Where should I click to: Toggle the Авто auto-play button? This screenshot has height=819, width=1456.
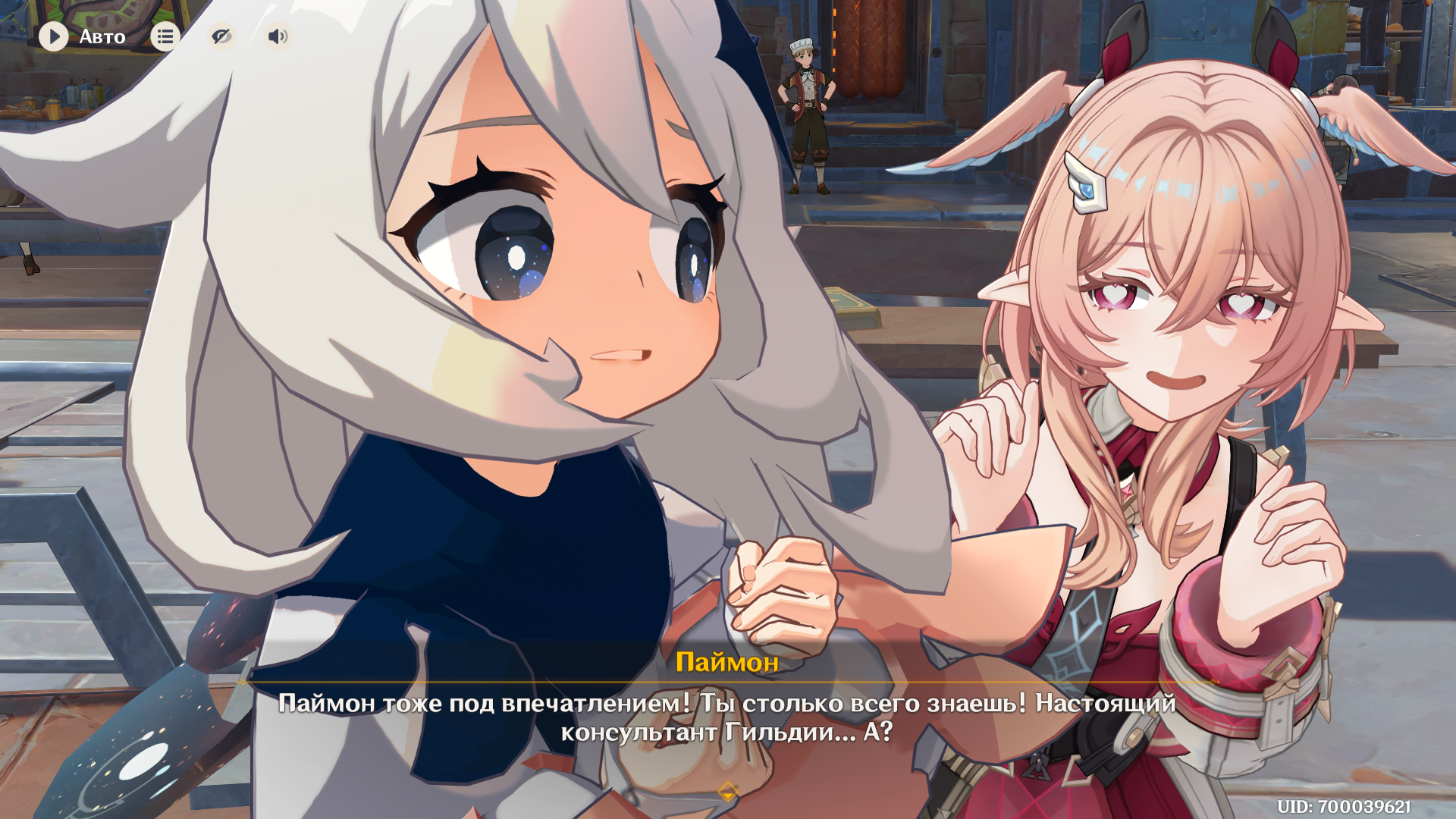pyautogui.click(x=54, y=36)
